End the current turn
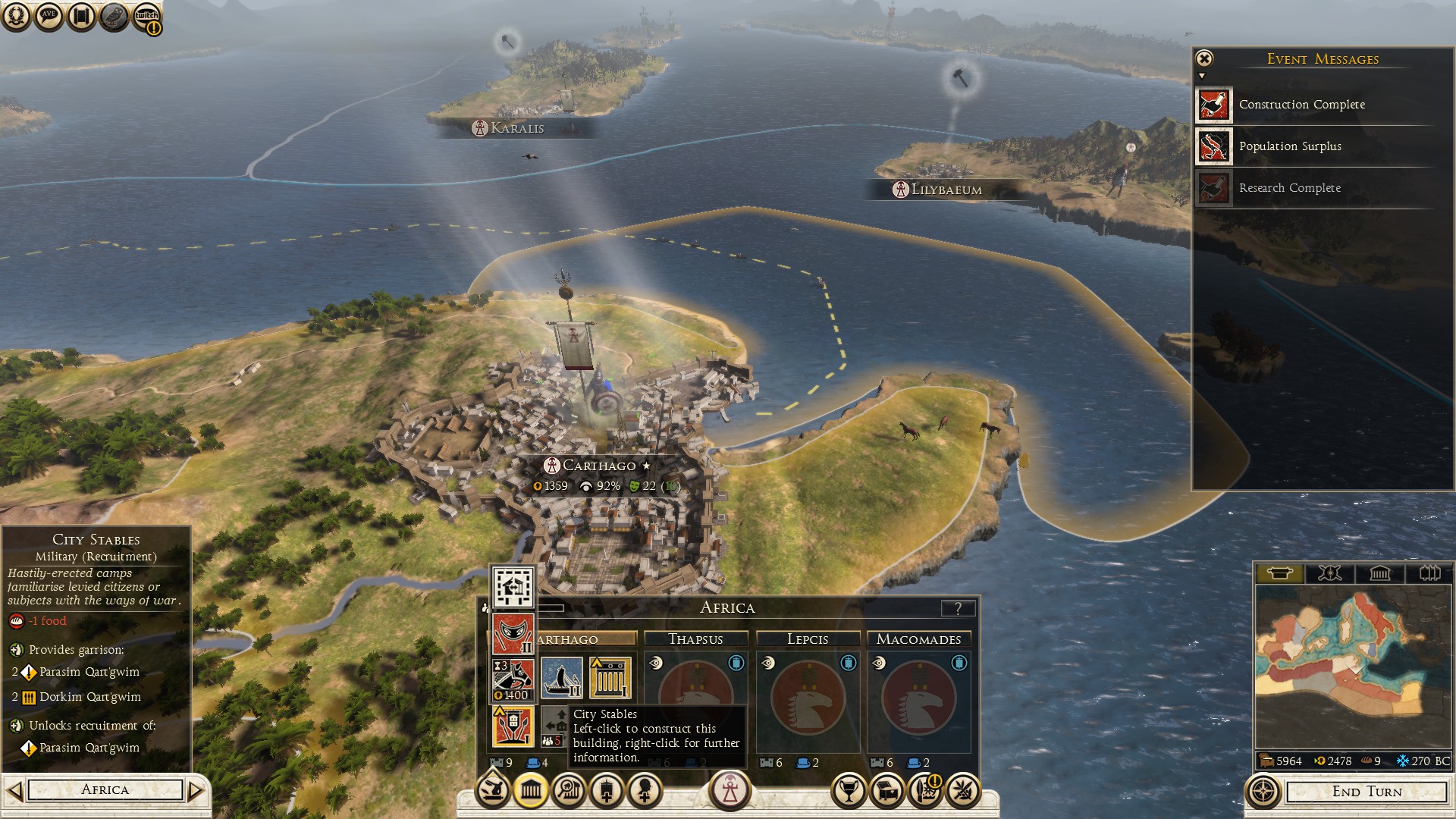Image resolution: width=1456 pixels, height=819 pixels. tap(1367, 792)
